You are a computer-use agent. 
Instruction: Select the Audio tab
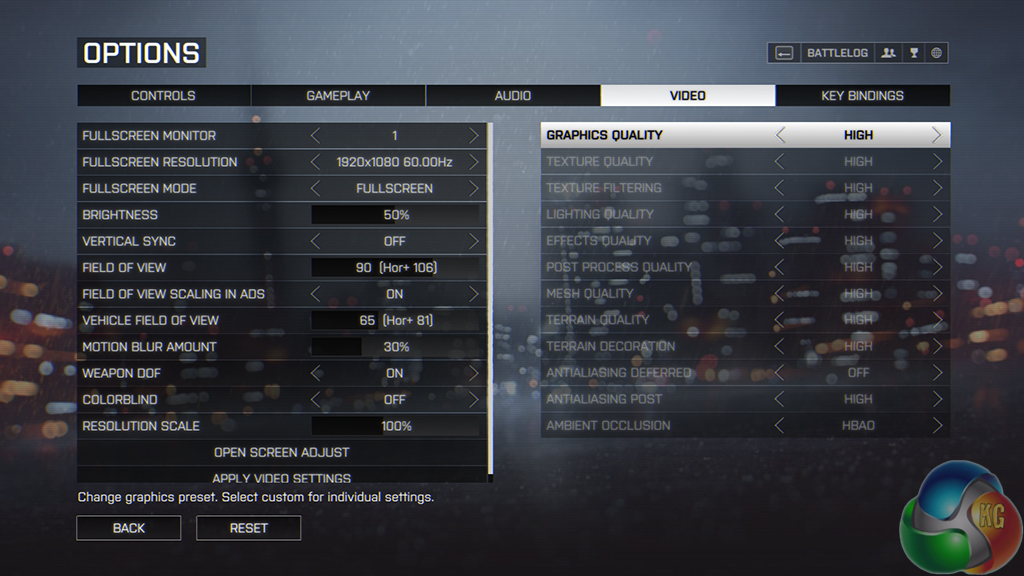[513, 96]
